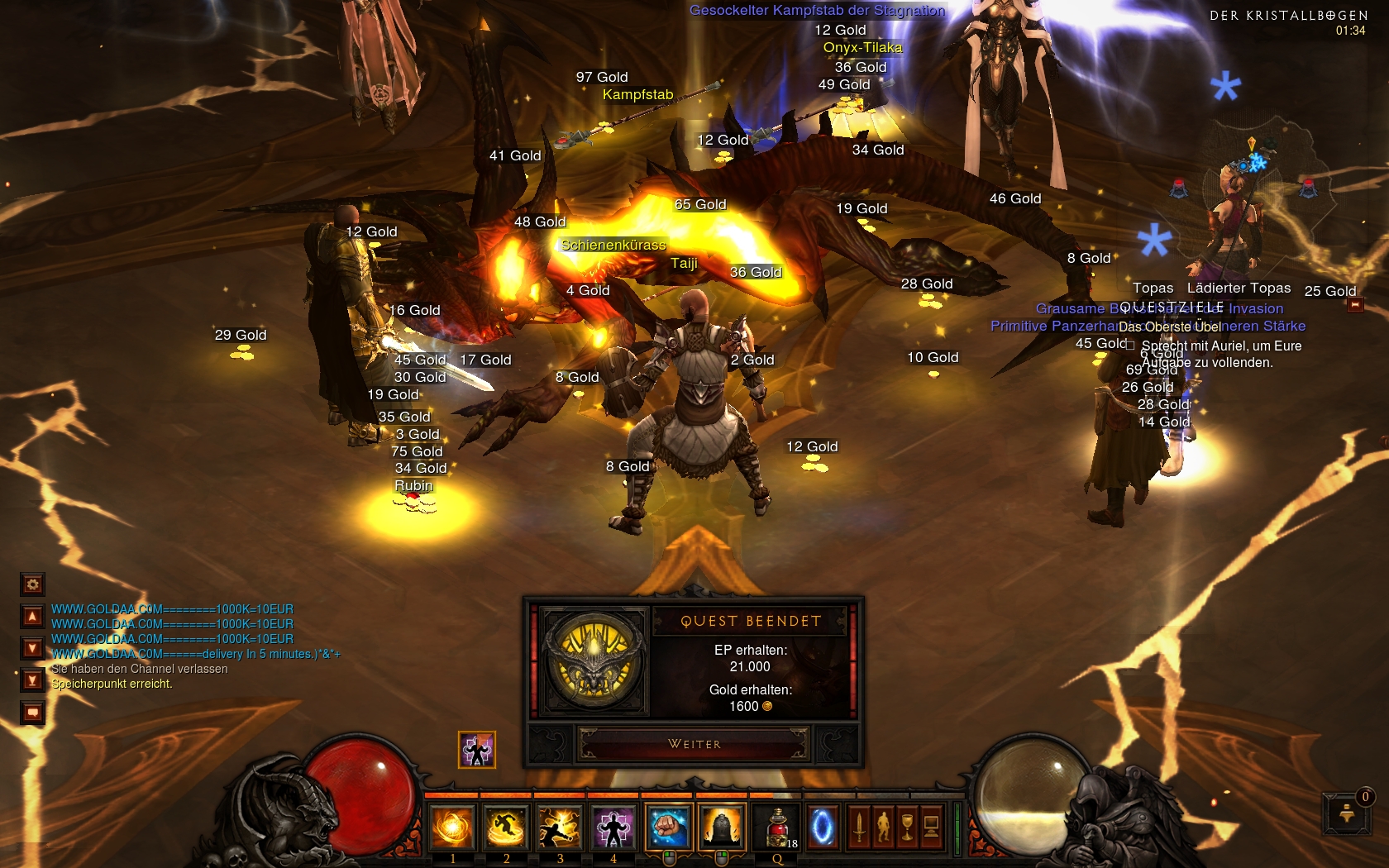Open the chalice menu icon
Image resolution: width=1389 pixels, height=868 pixels.
[907, 827]
